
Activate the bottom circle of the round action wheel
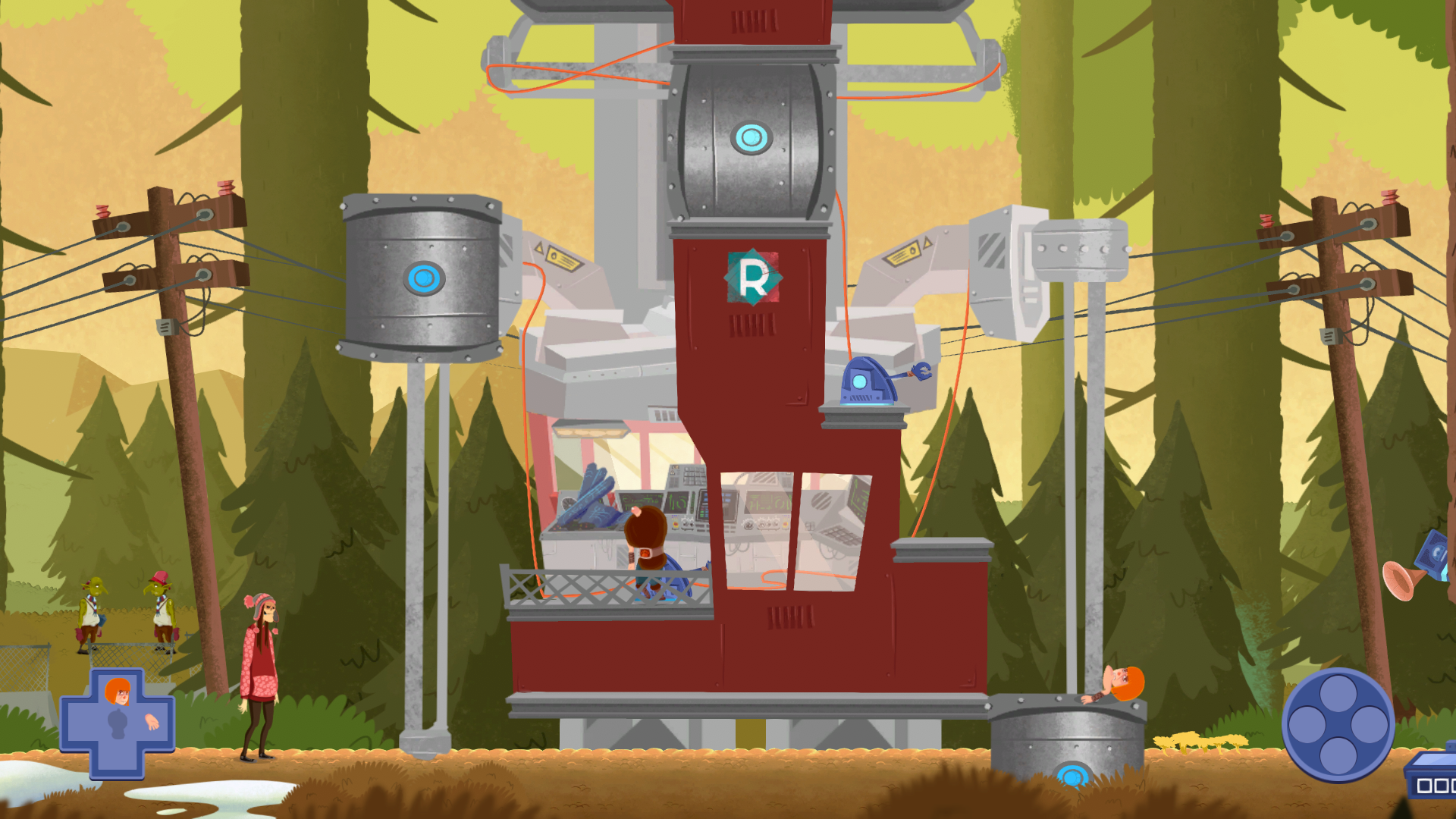pyautogui.click(x=1338, y=755)
